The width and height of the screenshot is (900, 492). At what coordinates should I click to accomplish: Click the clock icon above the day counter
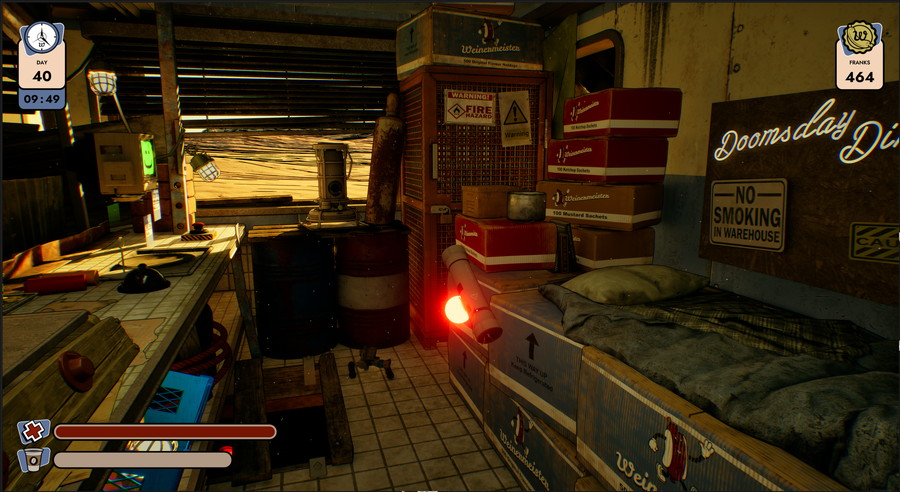(41, 38)
